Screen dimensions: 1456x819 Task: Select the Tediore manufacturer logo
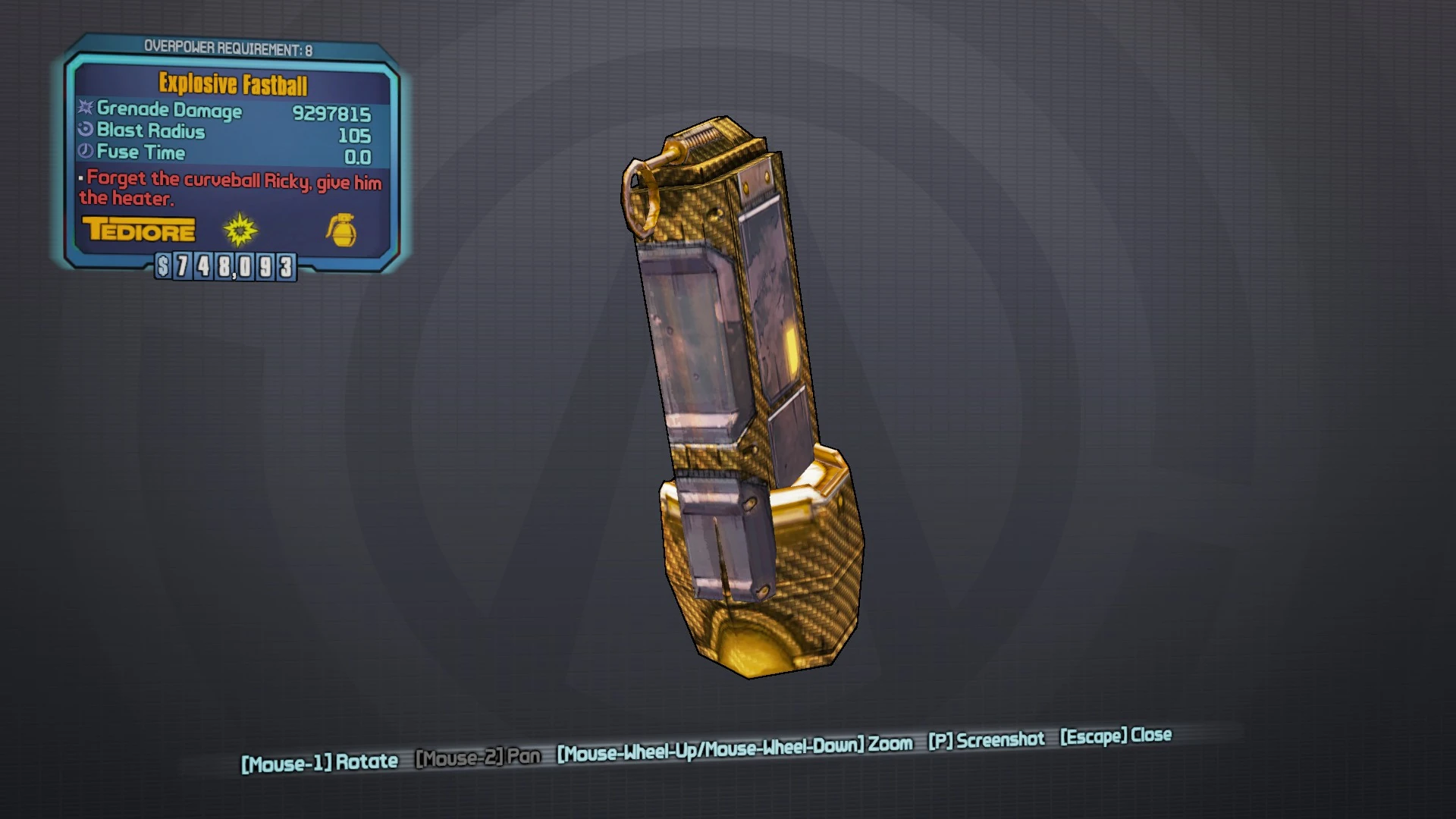coord(140,230)
